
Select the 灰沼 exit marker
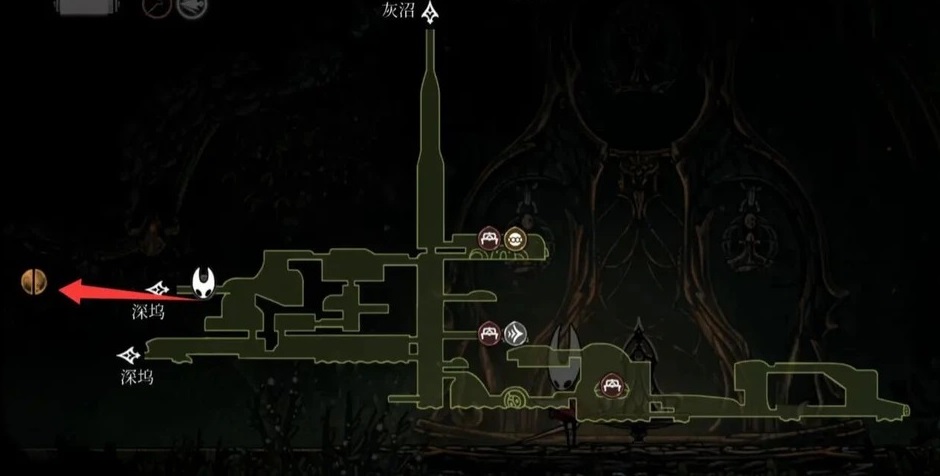(x=431, y=12)
